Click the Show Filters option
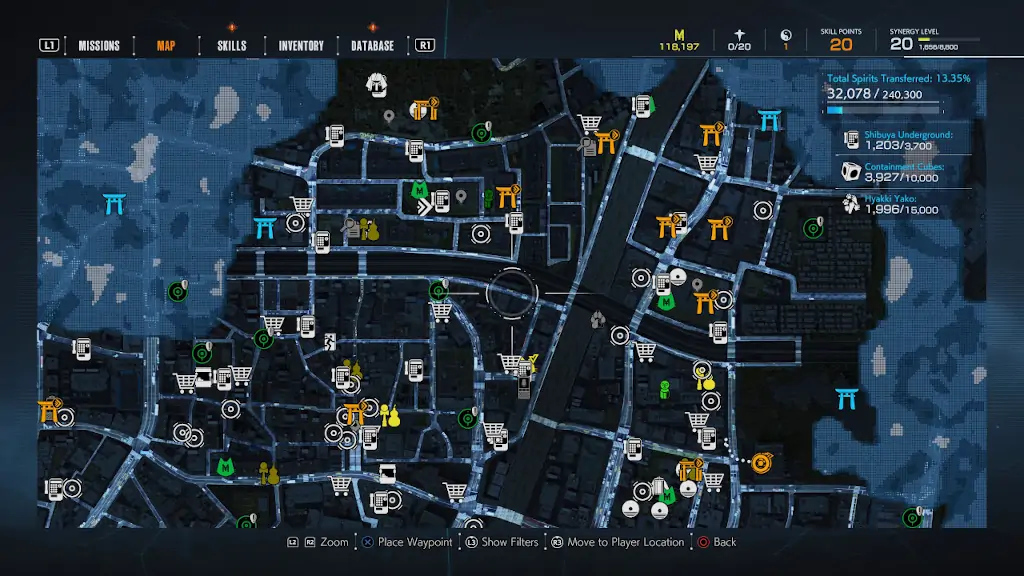Image resolution: width=1024 pixels, height=576 pixels. pos(500,542)
